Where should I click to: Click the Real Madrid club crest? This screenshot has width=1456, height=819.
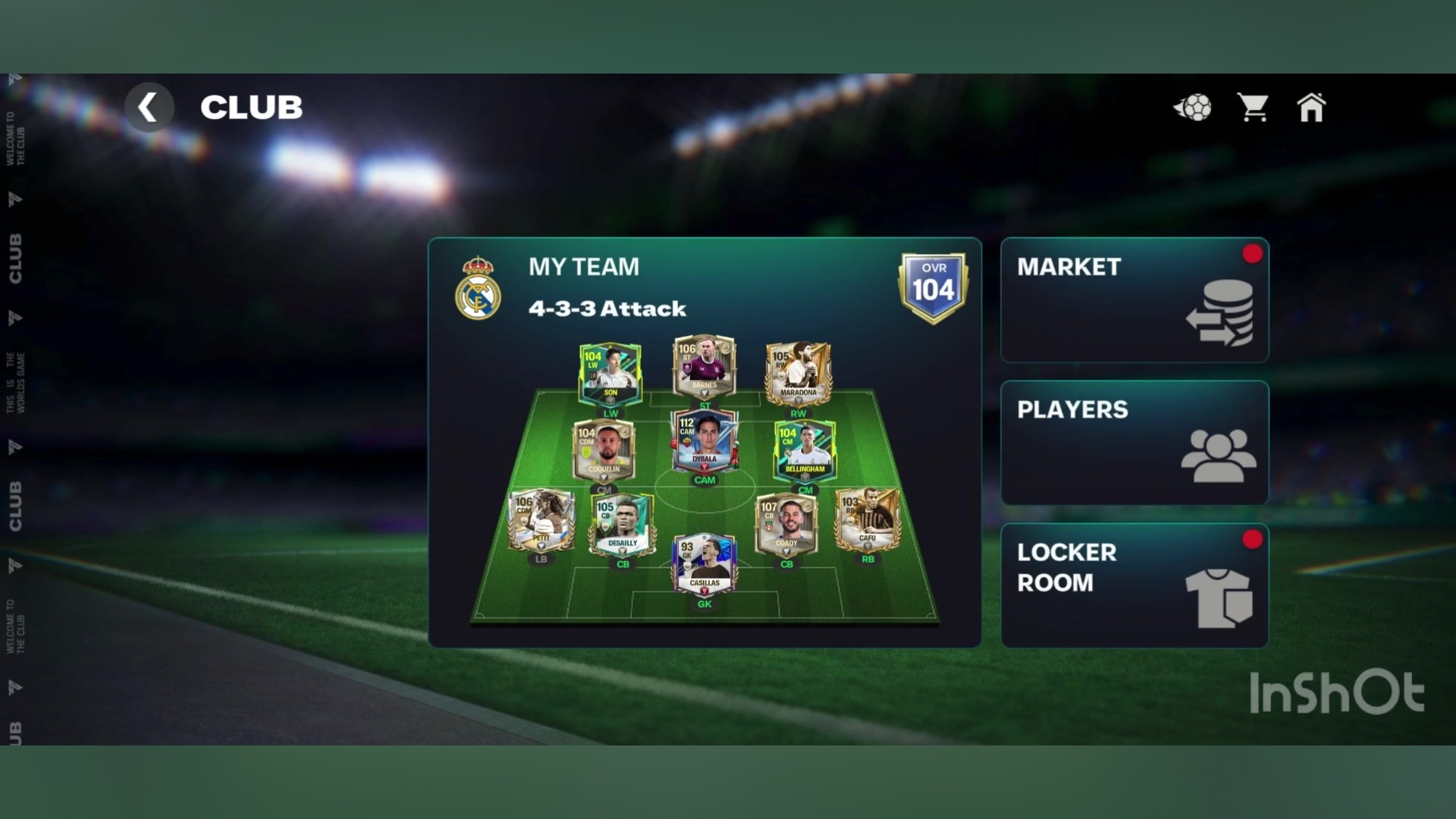point(478,288)
